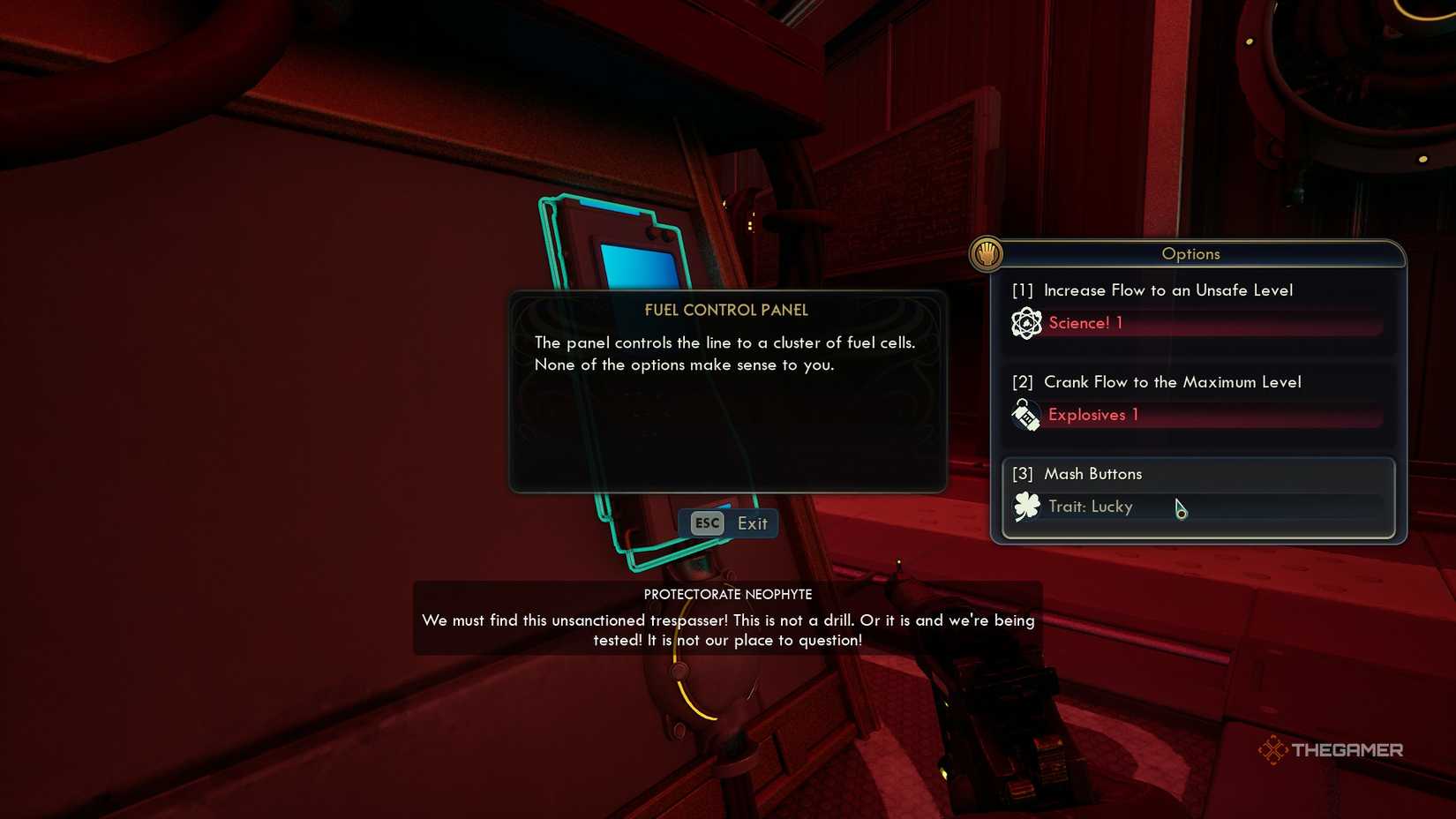Click the atom Science skill icon
The image size is (1456, 819).
pos(1025,323)
